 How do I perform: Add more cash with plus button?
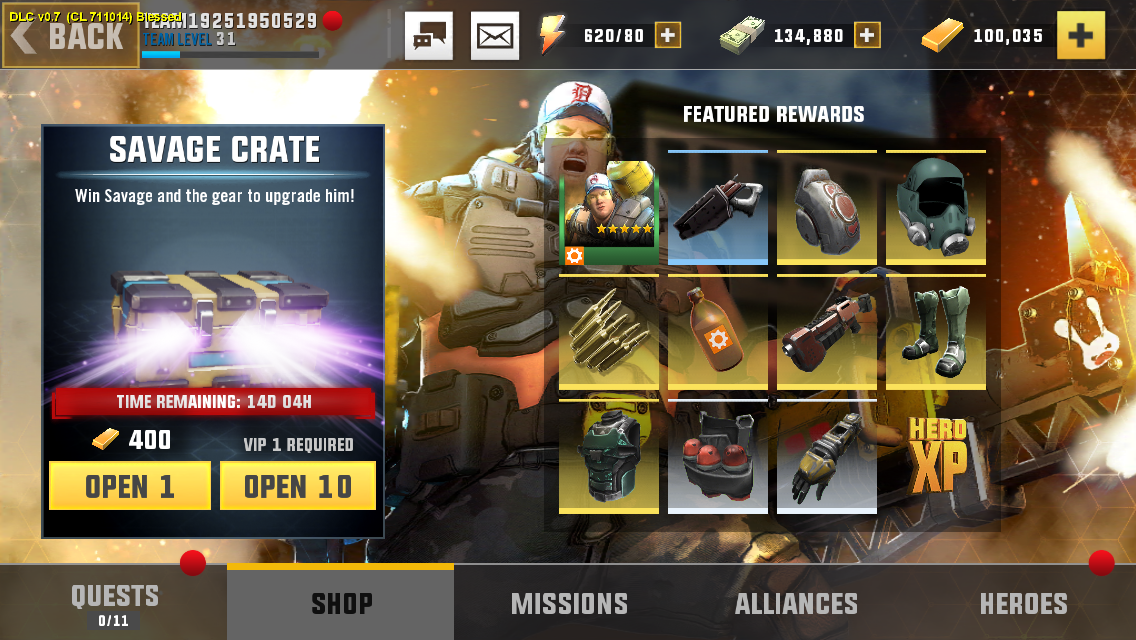tap(867, 36)
